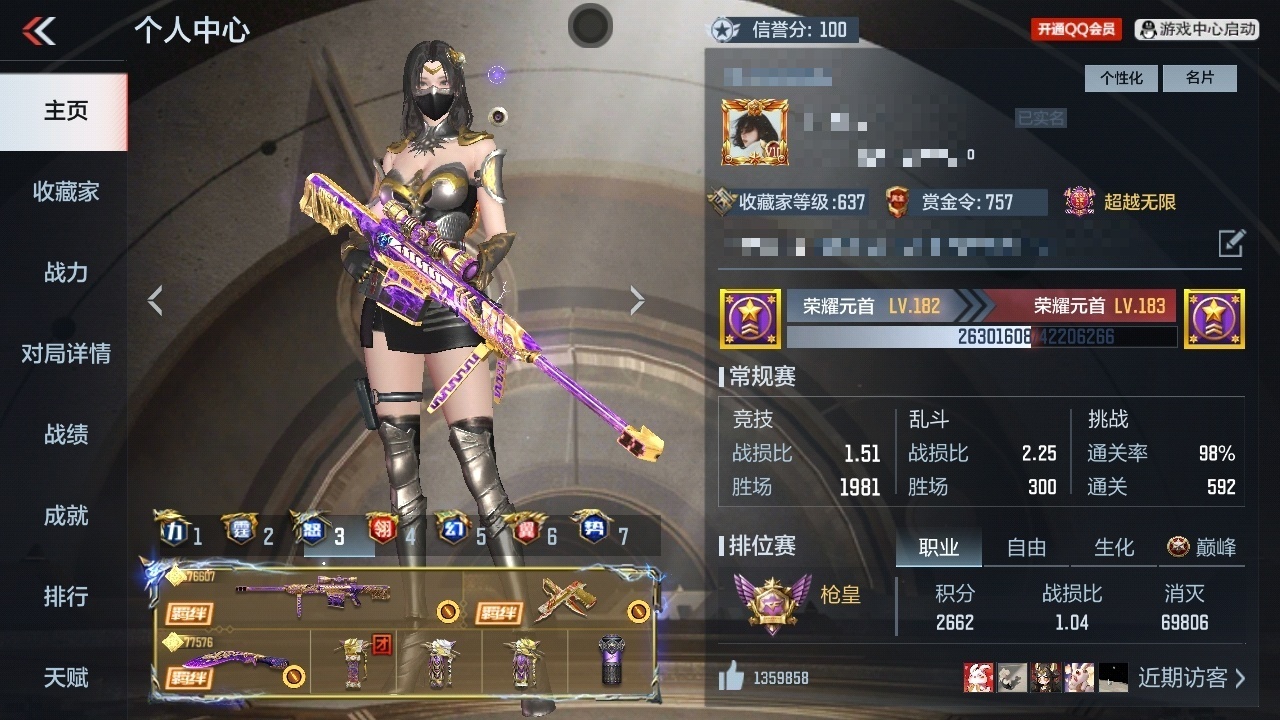
Task: Click the 开通QQ会员 membership button
Action: coord(1076,29)
